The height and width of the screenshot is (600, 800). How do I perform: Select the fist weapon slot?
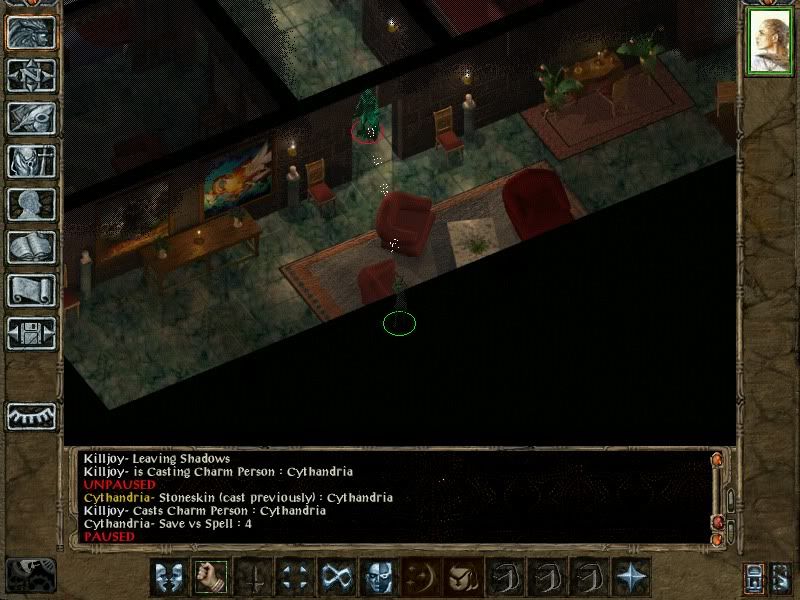[x=211, y=576]
